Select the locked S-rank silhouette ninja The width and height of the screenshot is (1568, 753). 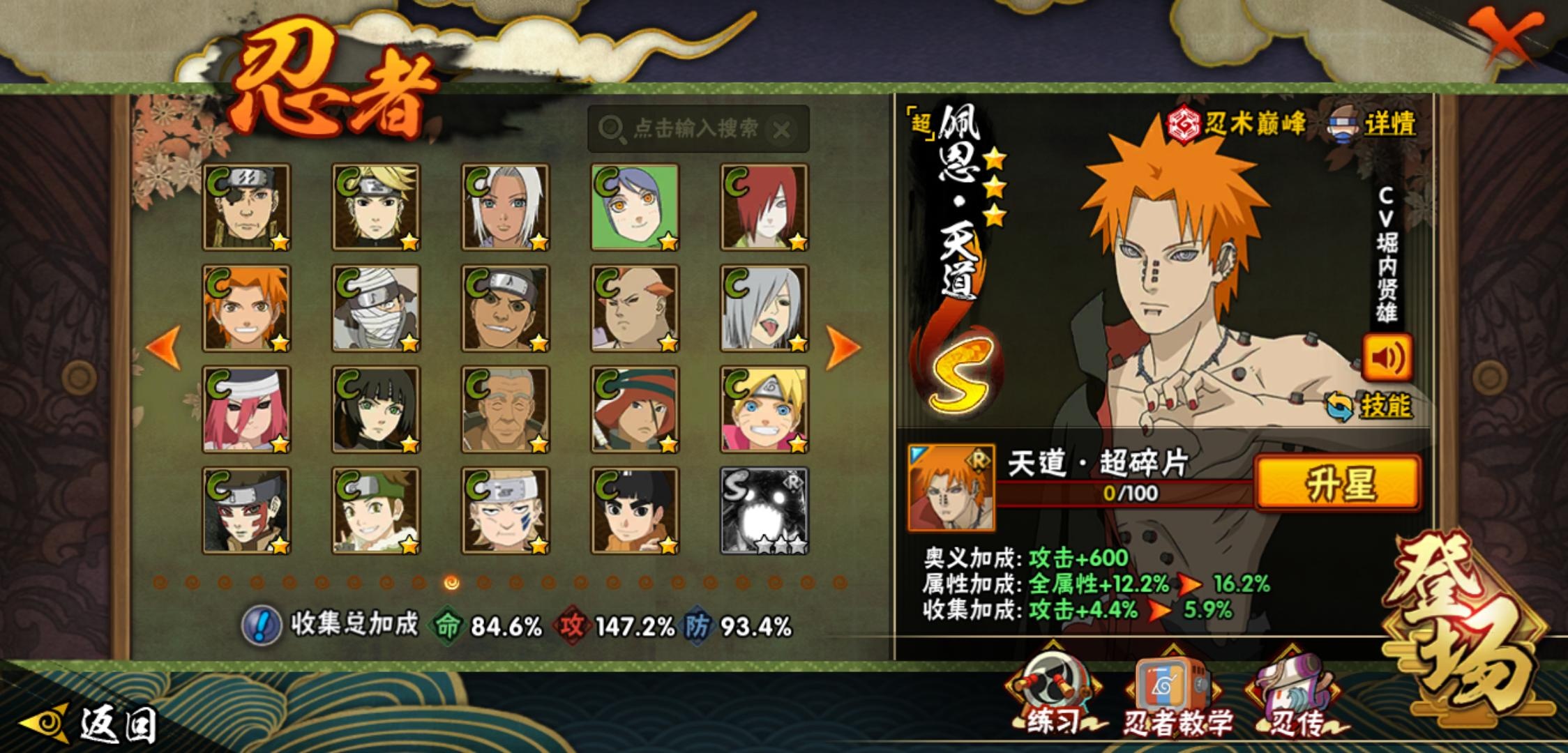[x=764, y=511]
